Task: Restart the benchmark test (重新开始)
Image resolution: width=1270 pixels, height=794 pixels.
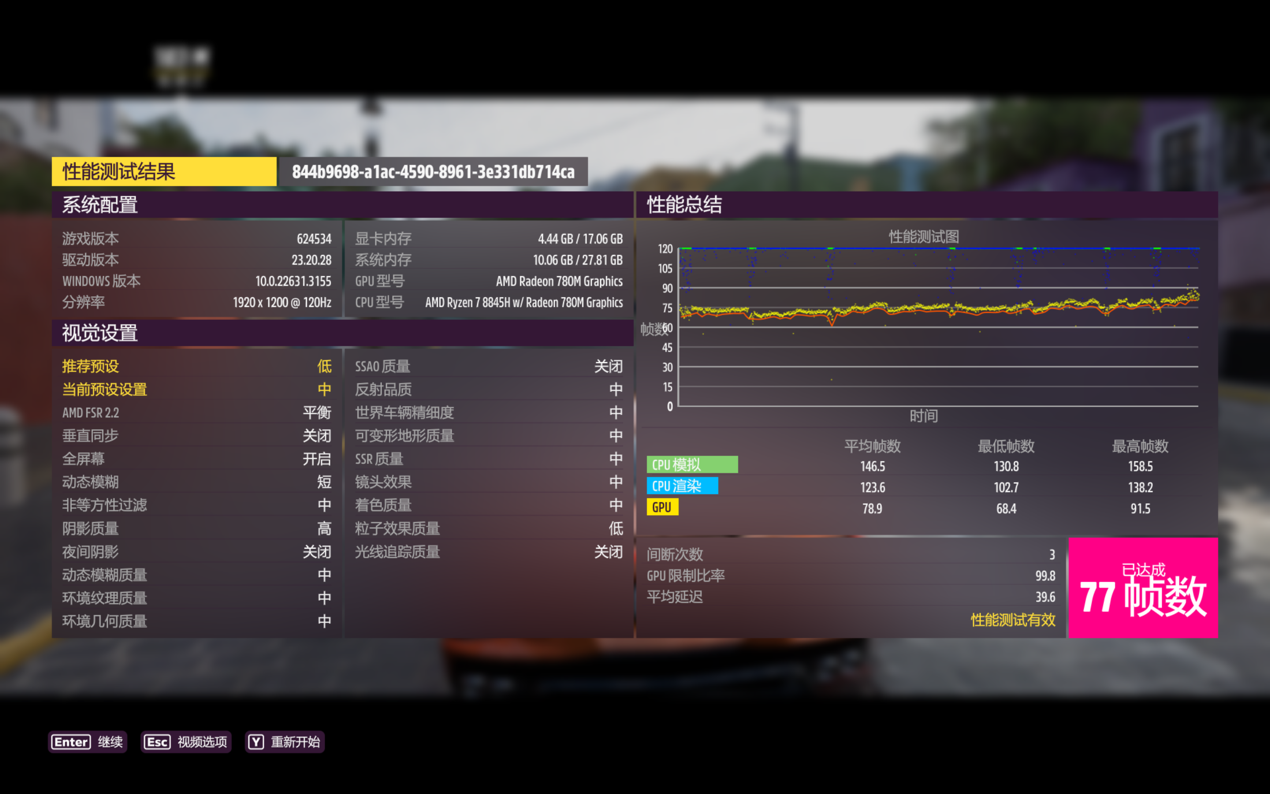Action: [x=285, y=742]
